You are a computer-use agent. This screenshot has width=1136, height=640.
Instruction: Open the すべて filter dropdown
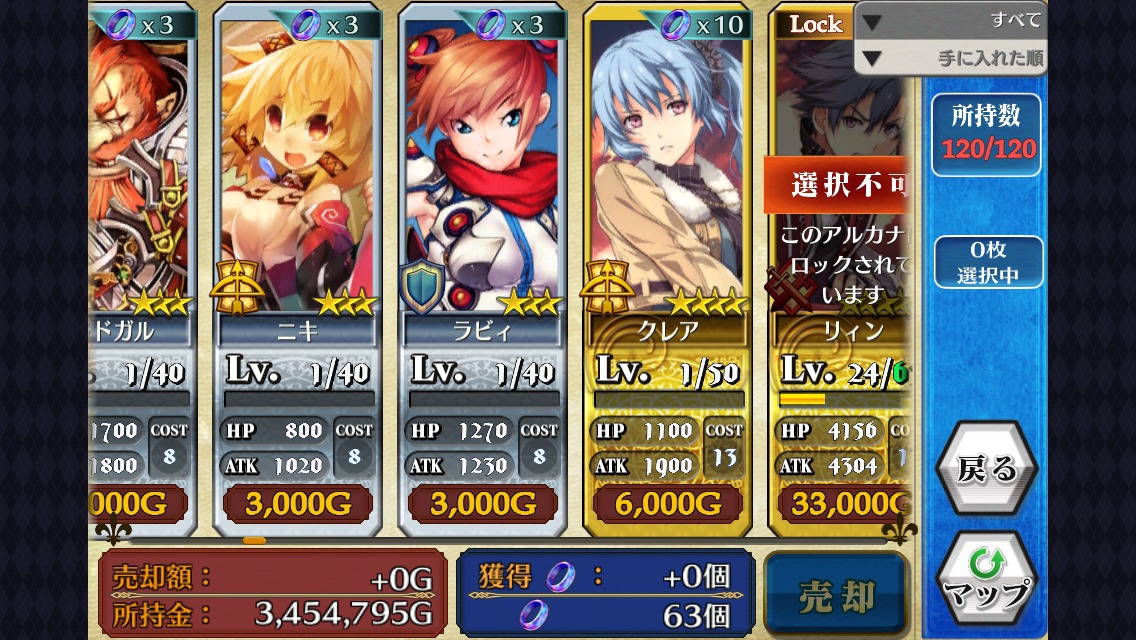tap(950, 21)
